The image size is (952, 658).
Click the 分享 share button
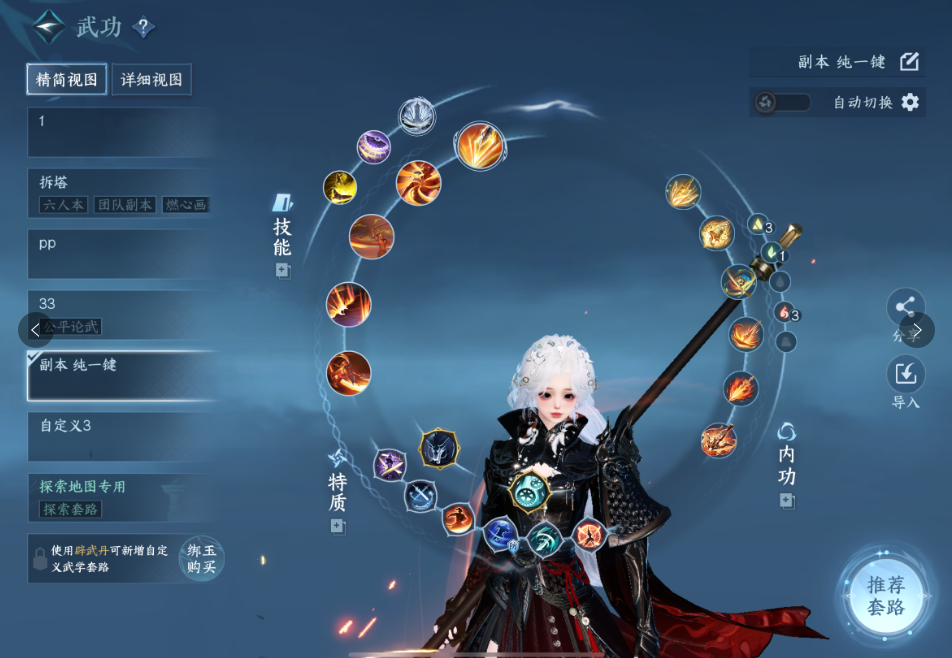[x=905, y=308]
